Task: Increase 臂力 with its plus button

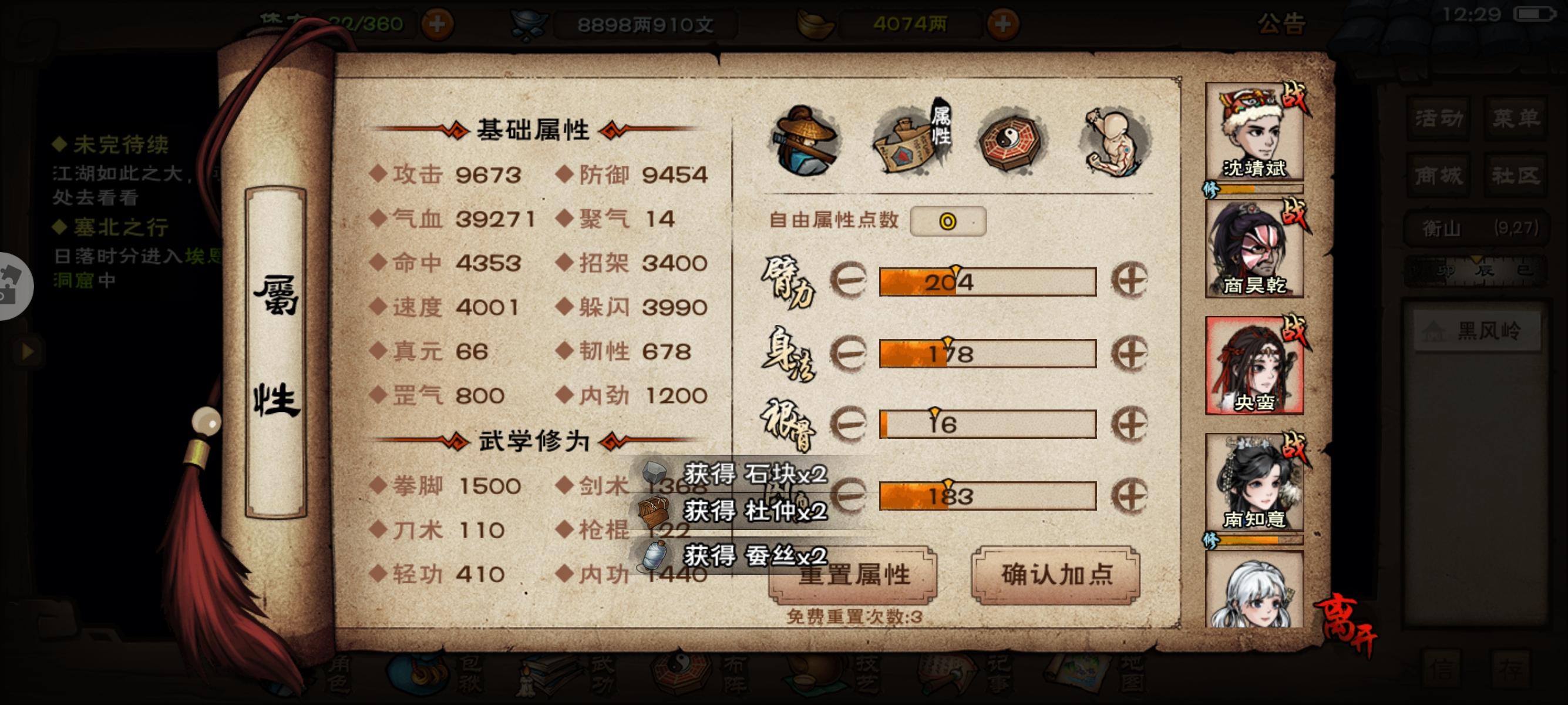Action: (1129, 282)
